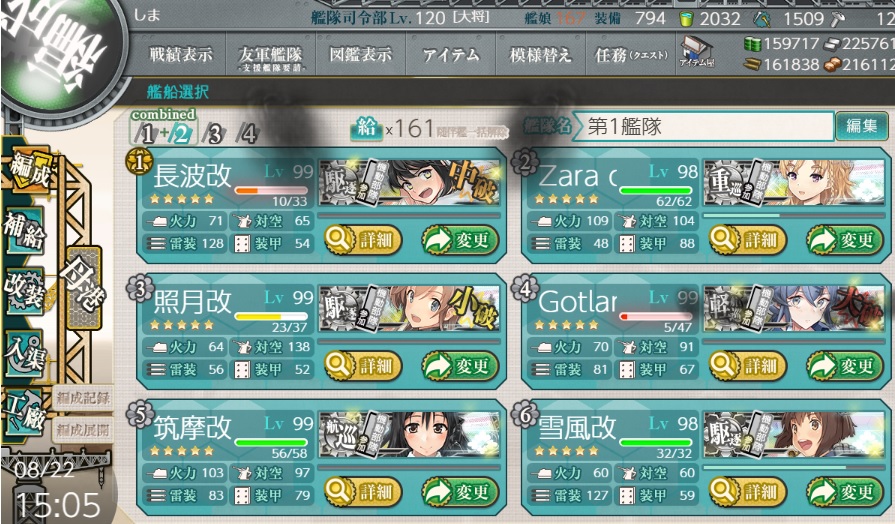Open the 戦績表示 records menu

[x=180, y=56]
